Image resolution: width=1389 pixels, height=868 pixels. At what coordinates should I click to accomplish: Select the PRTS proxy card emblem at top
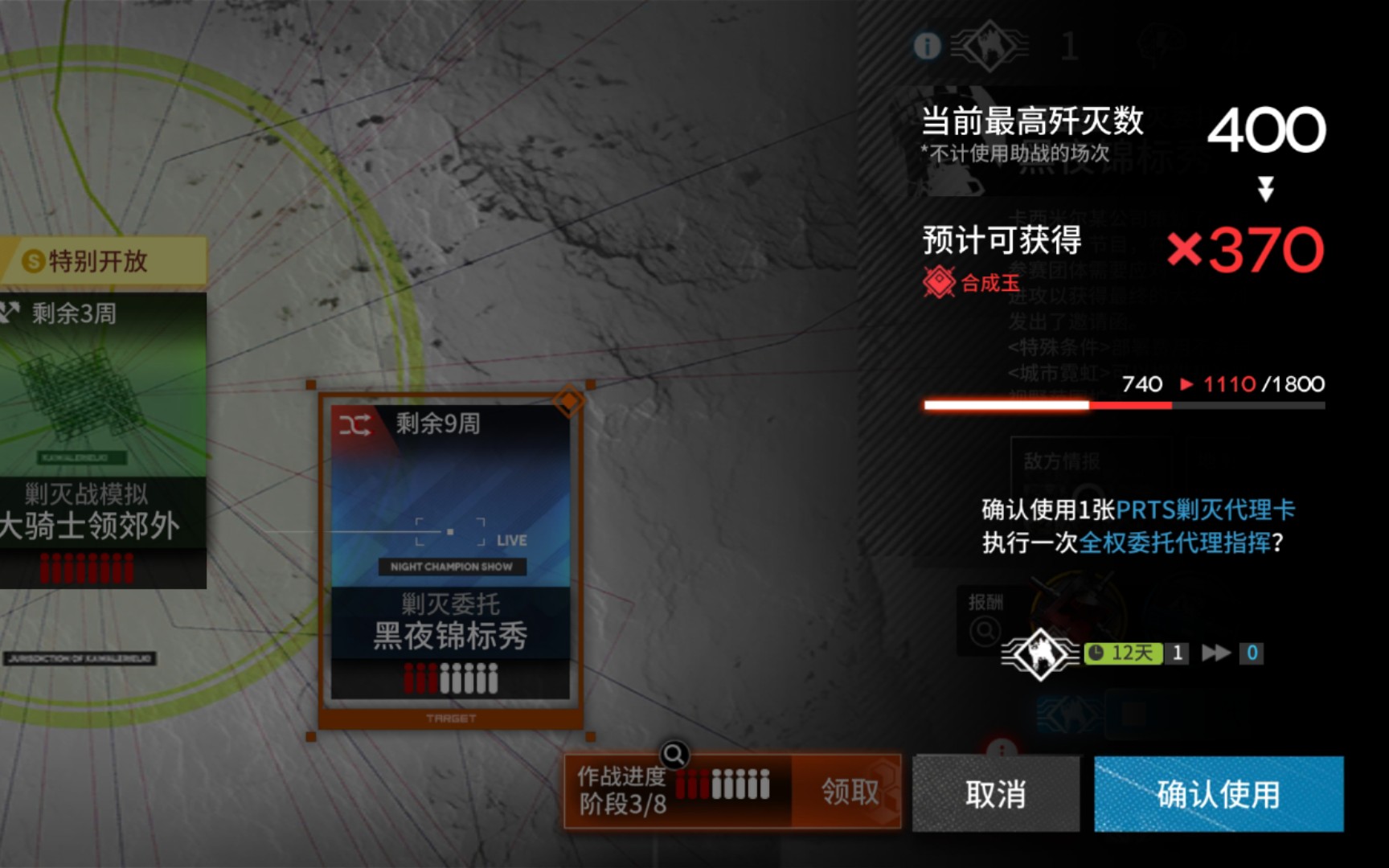click(x=989, y=46)
